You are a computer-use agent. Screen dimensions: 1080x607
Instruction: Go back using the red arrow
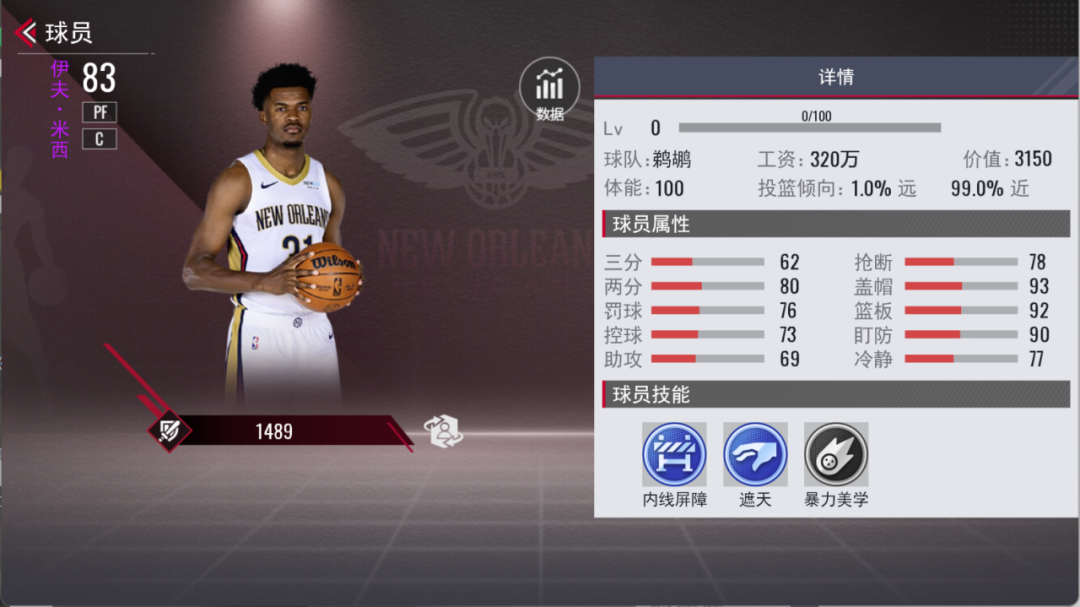(x=27, y=33)
